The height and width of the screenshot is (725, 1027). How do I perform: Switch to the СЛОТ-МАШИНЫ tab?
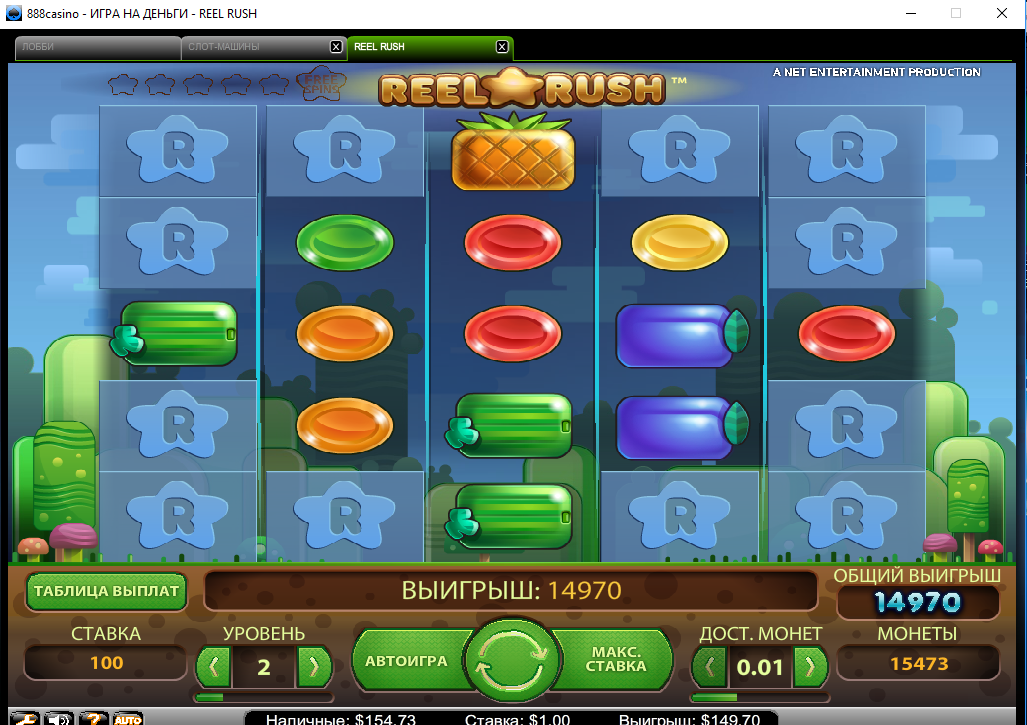255,47
